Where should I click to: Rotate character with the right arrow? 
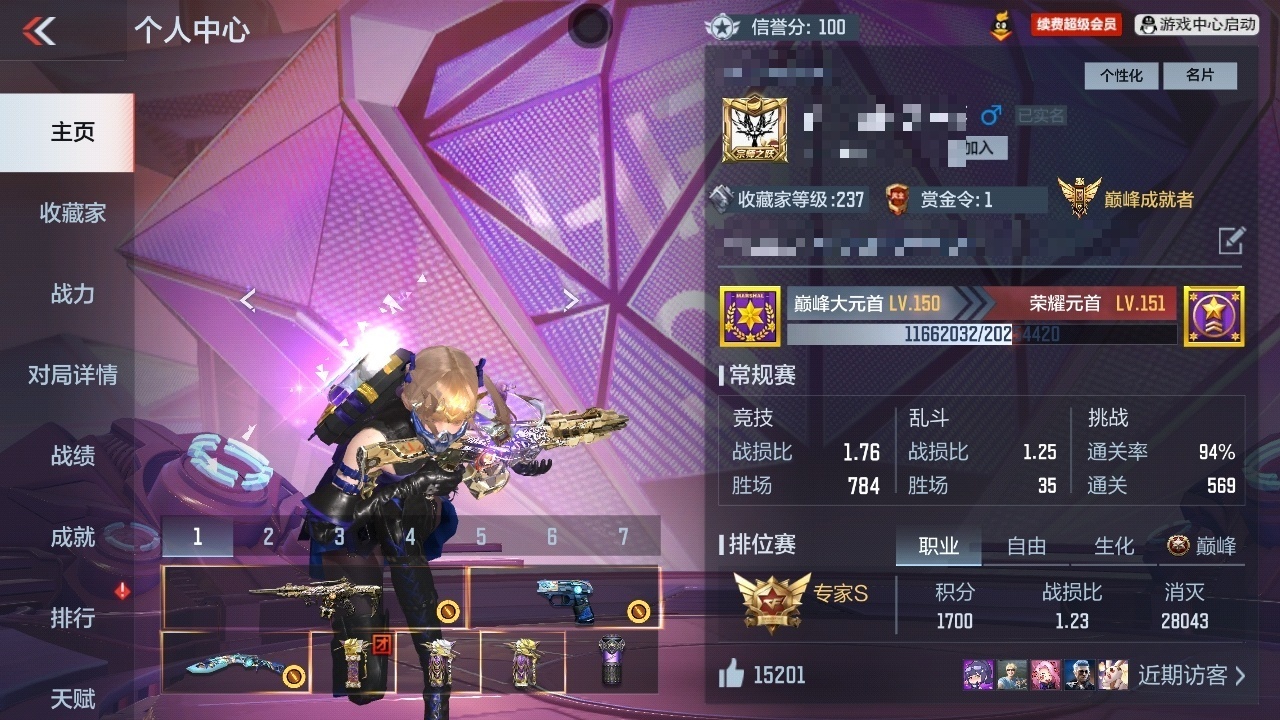(x=570, y=299)
